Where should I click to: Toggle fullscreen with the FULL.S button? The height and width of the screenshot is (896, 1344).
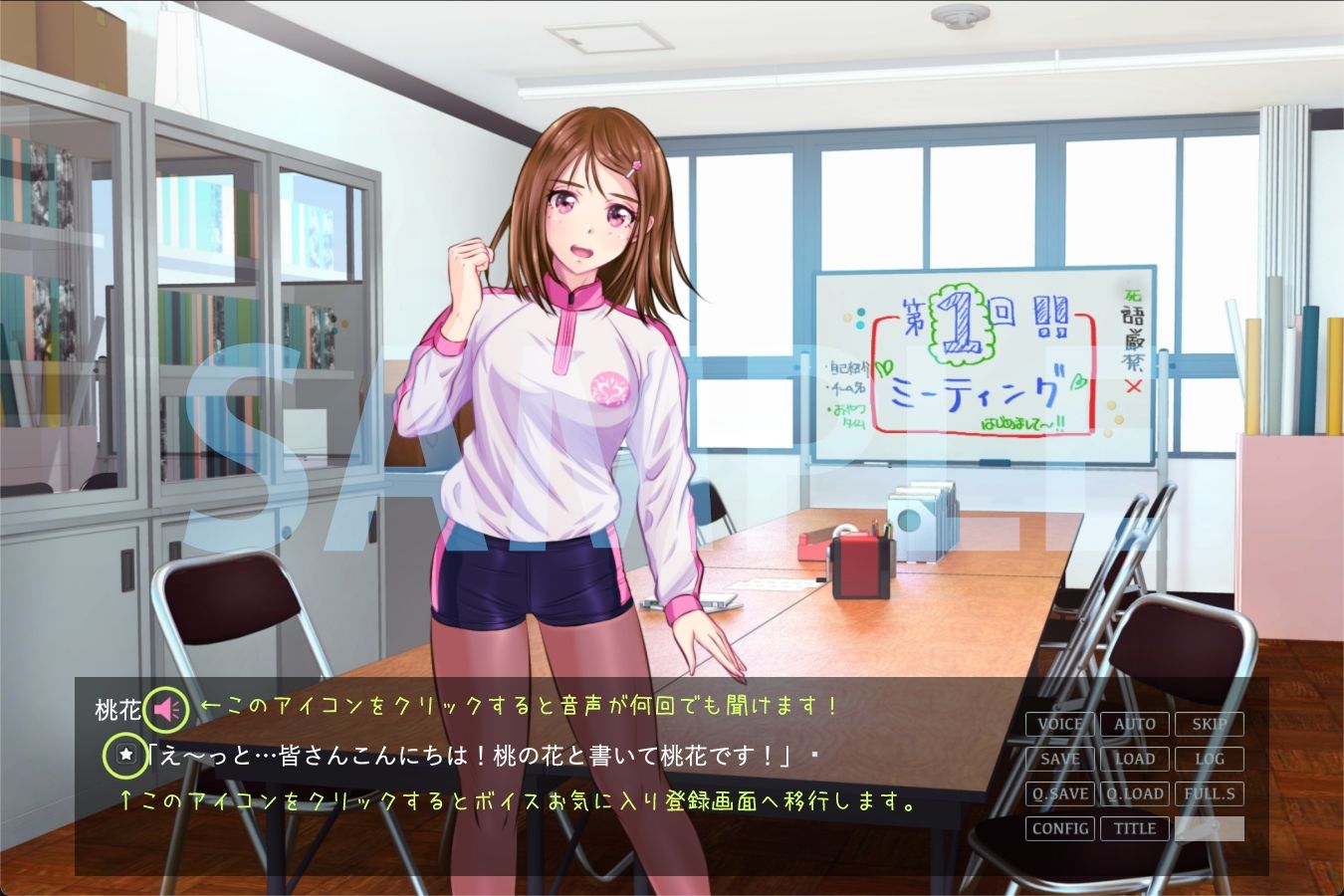1210,793
